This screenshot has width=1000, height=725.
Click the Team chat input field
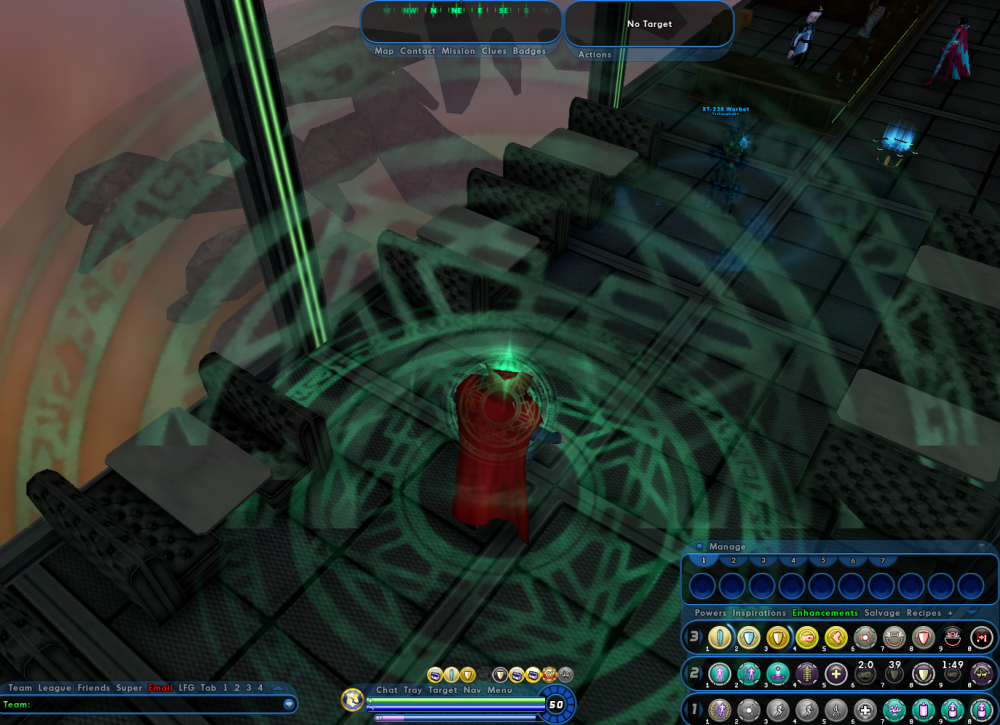150,705
